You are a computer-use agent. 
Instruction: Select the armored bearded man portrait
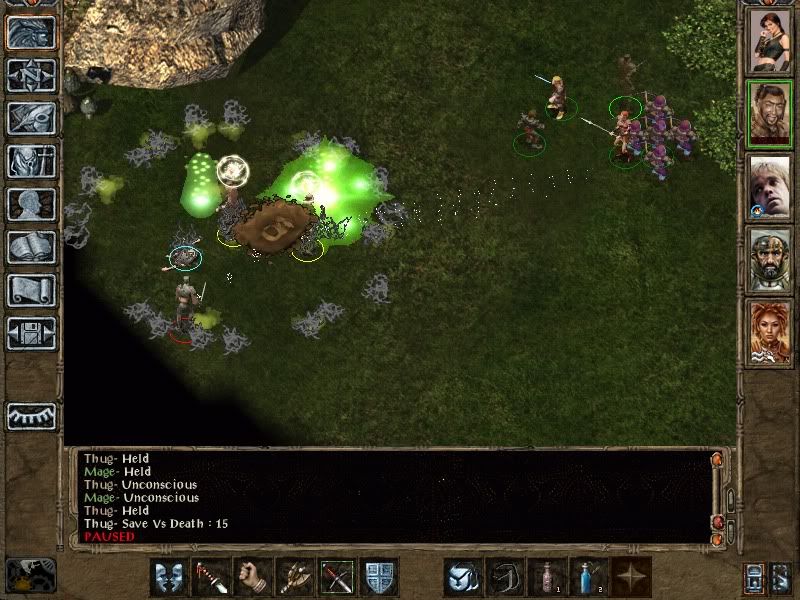tap(770, 260)
